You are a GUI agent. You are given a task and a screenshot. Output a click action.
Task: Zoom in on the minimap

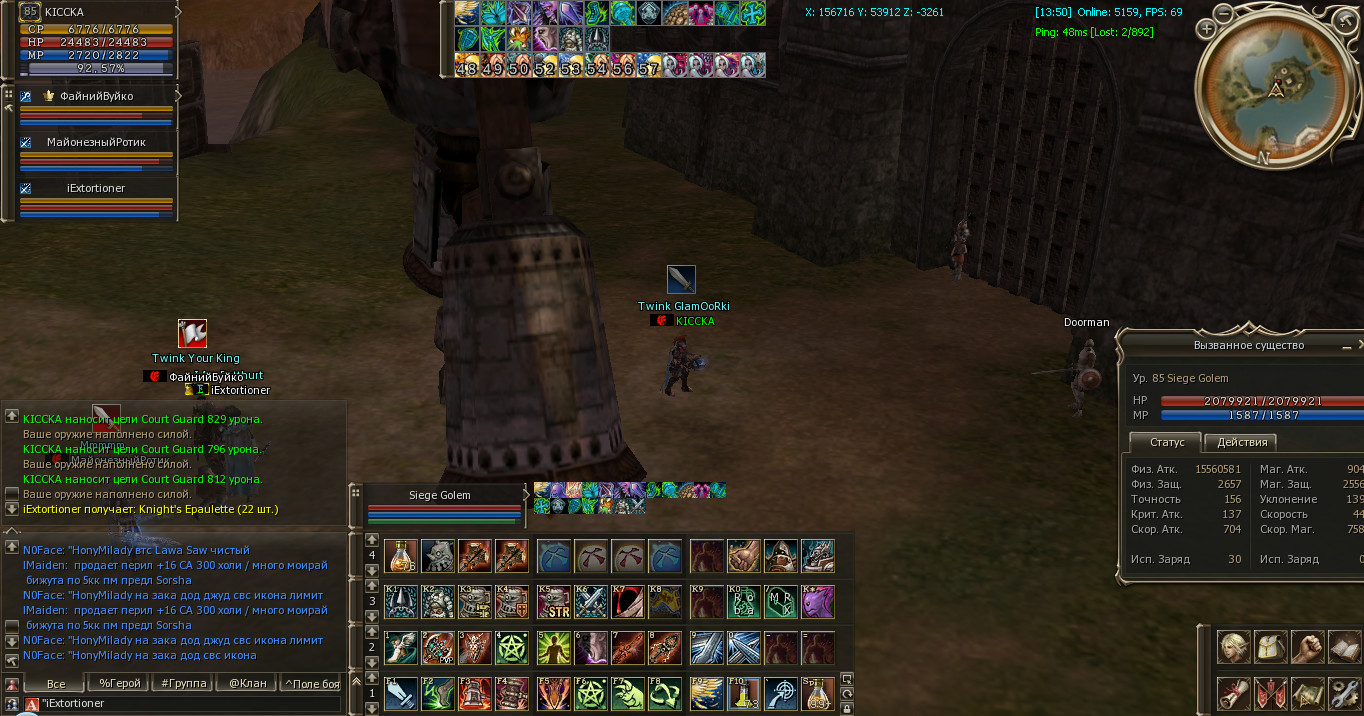coord(1207,29)
